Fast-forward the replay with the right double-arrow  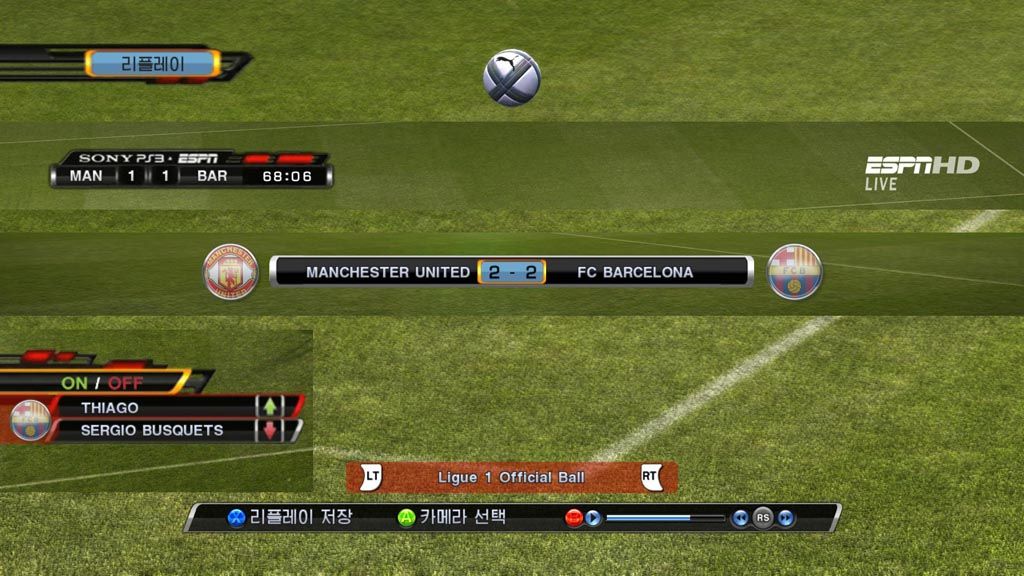(x=786, y=518)
